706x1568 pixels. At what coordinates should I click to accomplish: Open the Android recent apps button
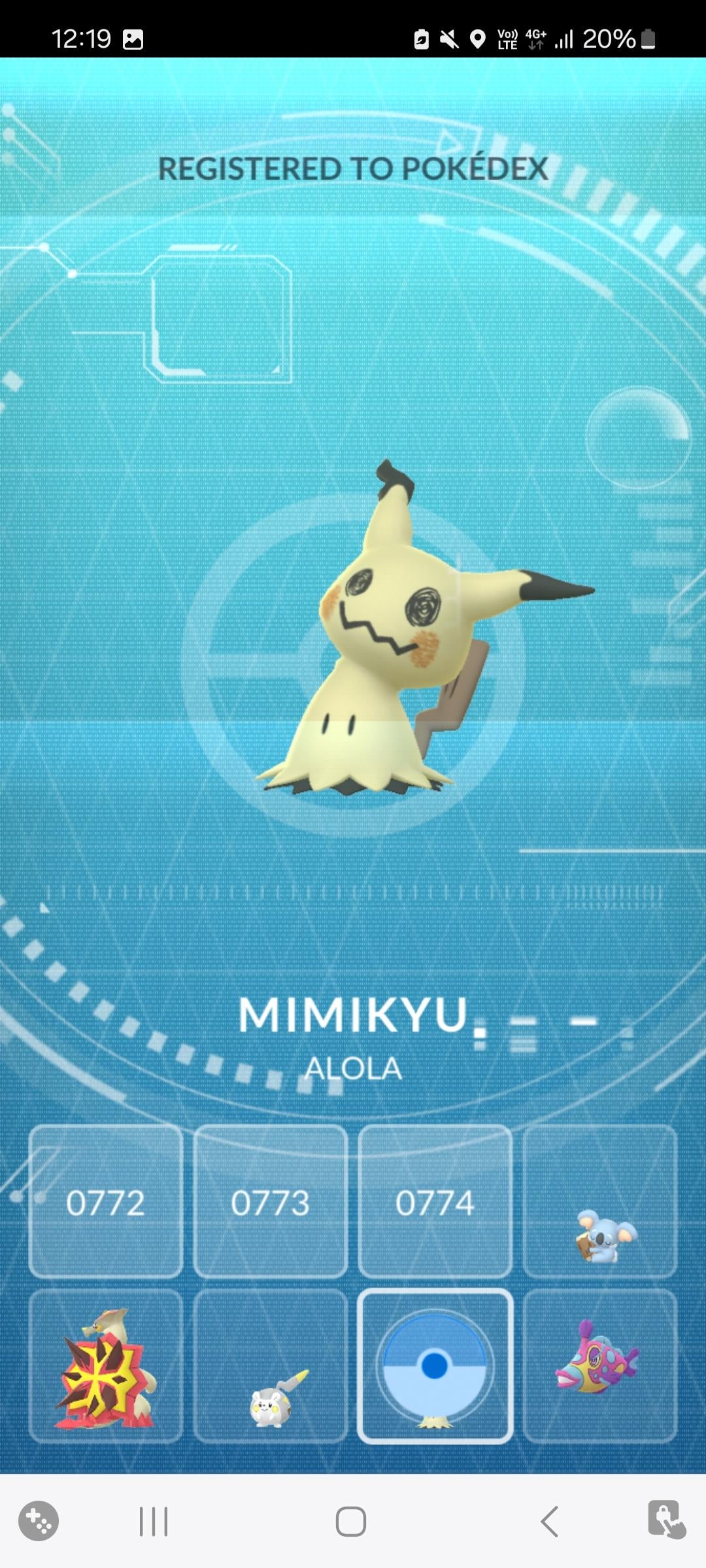tap(154, 1522)
